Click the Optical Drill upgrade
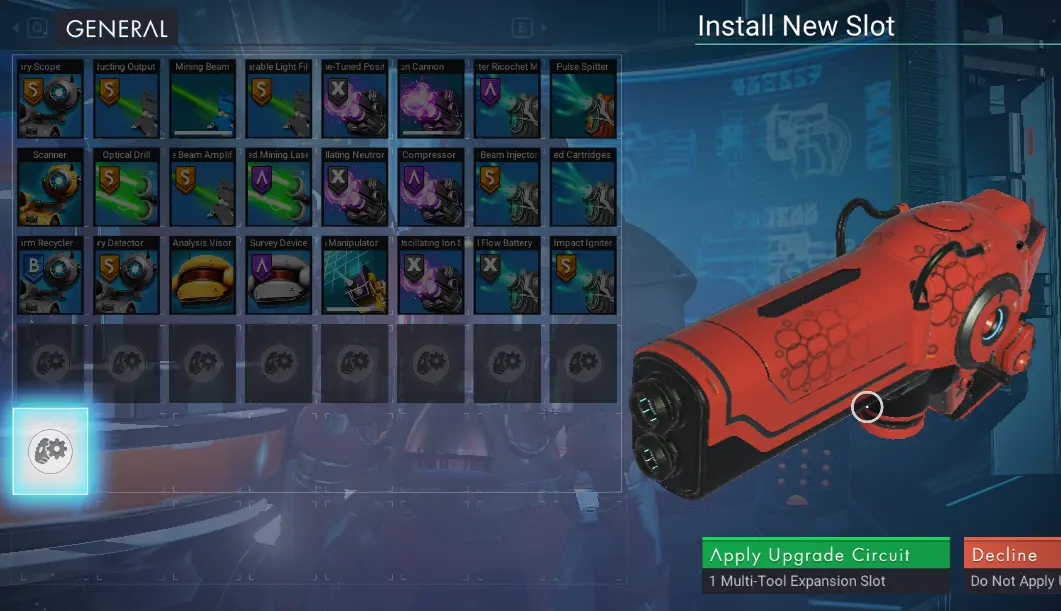 [126, 188]
